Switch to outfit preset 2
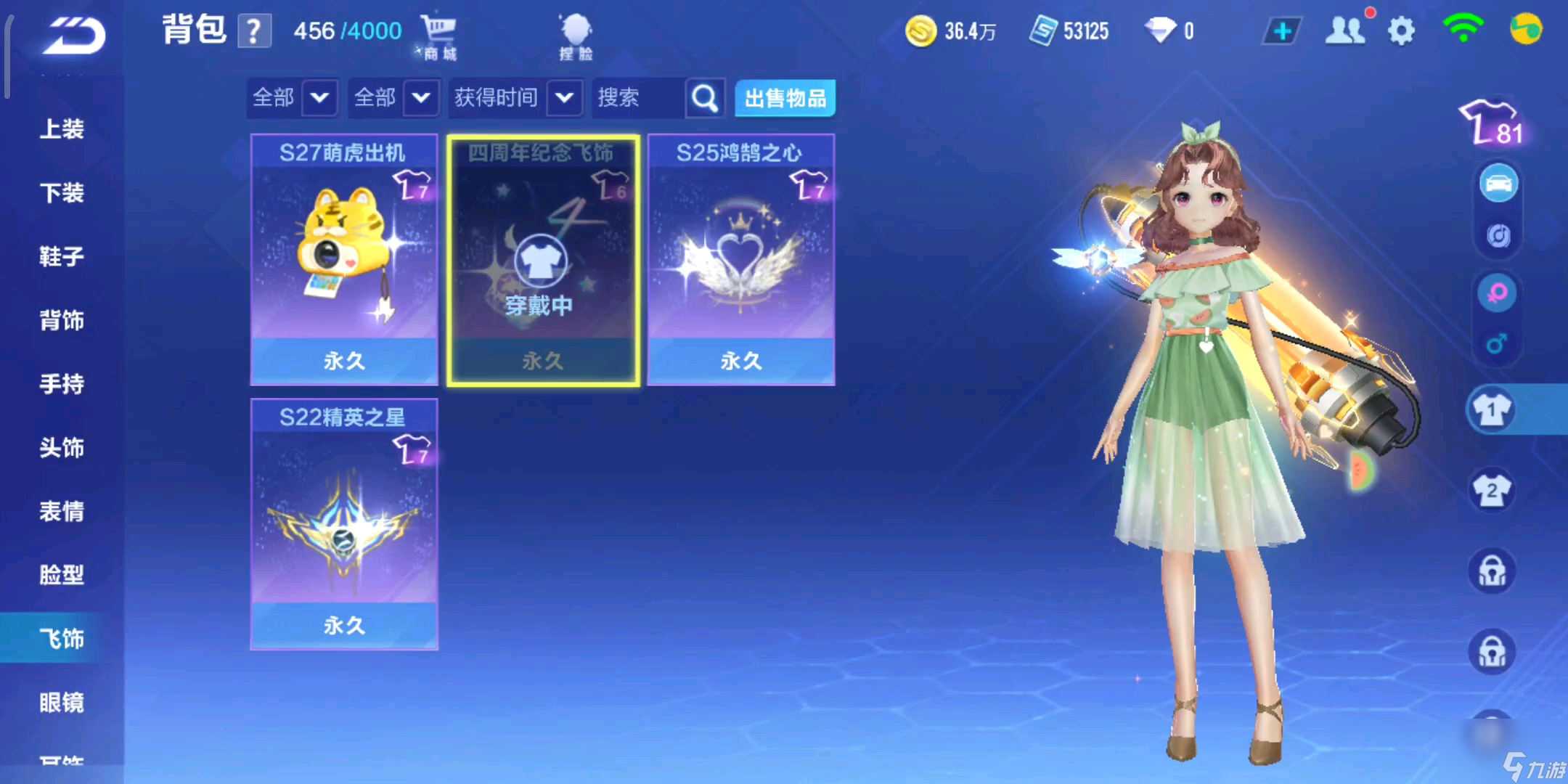Viewport: 1568px width, 784px height. click(x=1491, y=491)
